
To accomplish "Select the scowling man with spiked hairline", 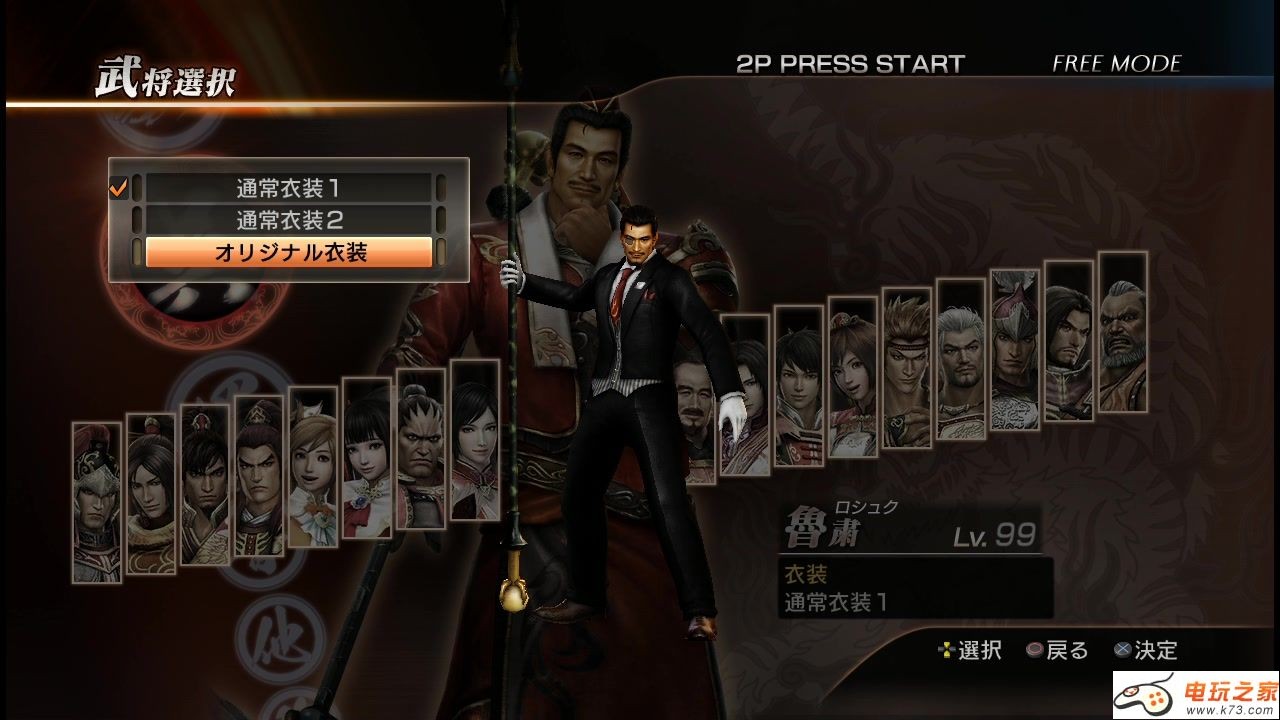I will point(421,448).
